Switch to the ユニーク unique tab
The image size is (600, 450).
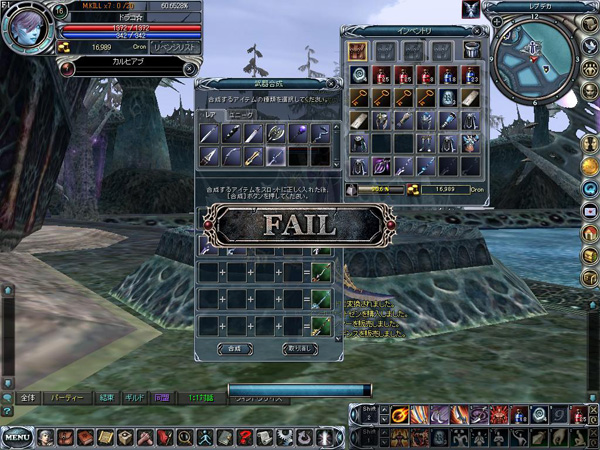pyautogui.click(x=242, y=115)
